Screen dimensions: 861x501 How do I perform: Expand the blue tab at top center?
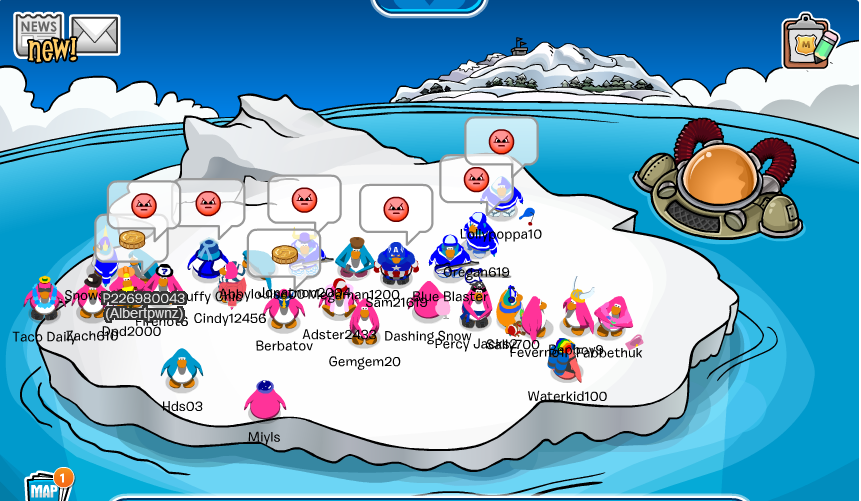(x=429, y=6)
